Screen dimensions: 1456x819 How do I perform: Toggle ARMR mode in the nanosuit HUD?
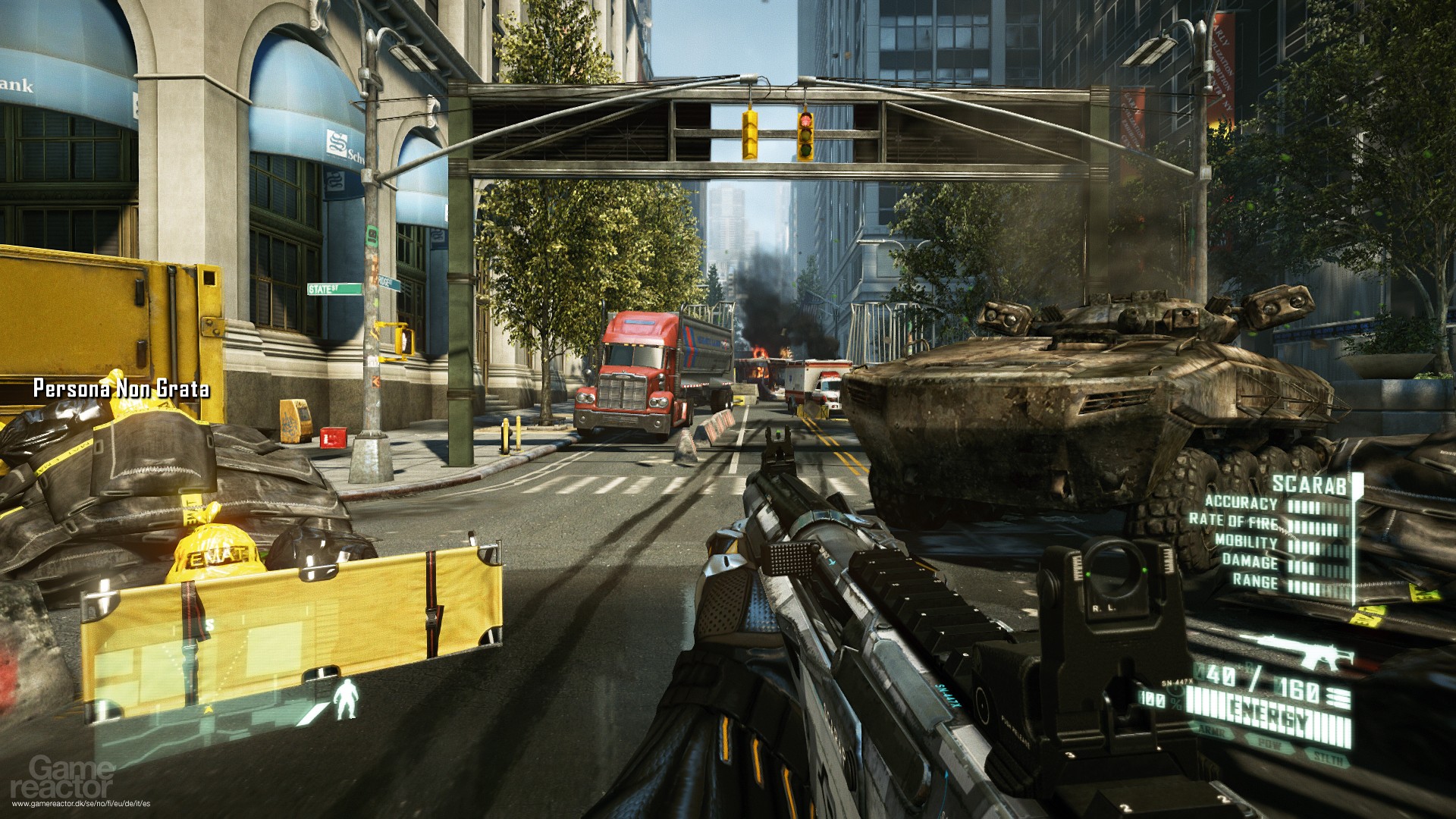(x=1212, y=731)
